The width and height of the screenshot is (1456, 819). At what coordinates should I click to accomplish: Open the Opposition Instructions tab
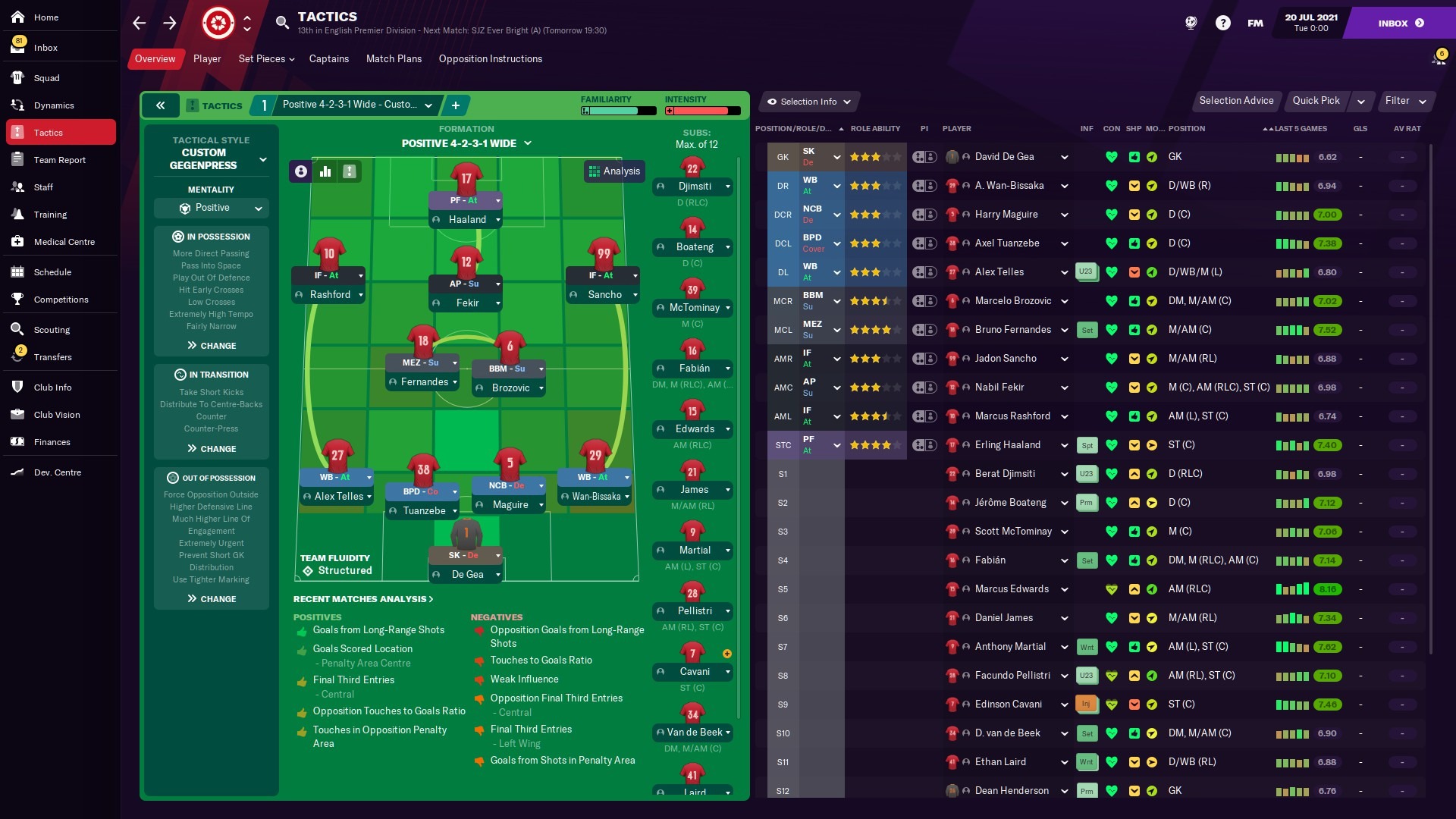[x=490, y=58]
